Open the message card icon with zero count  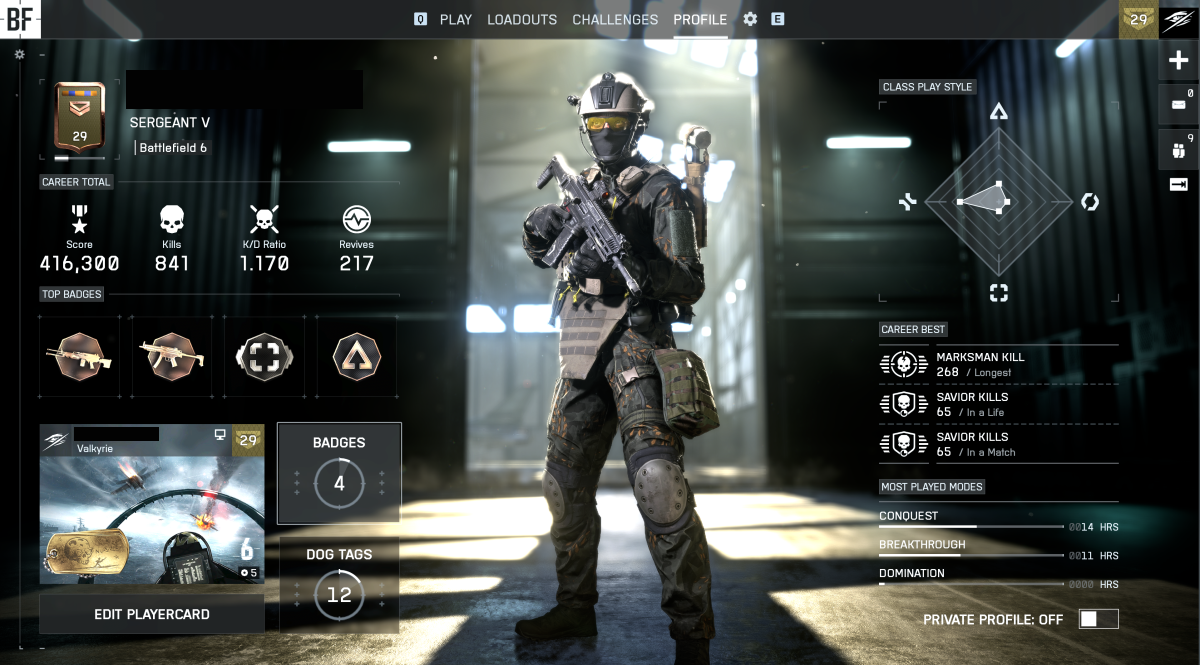pyautogui.click(x=1178, y=104)
